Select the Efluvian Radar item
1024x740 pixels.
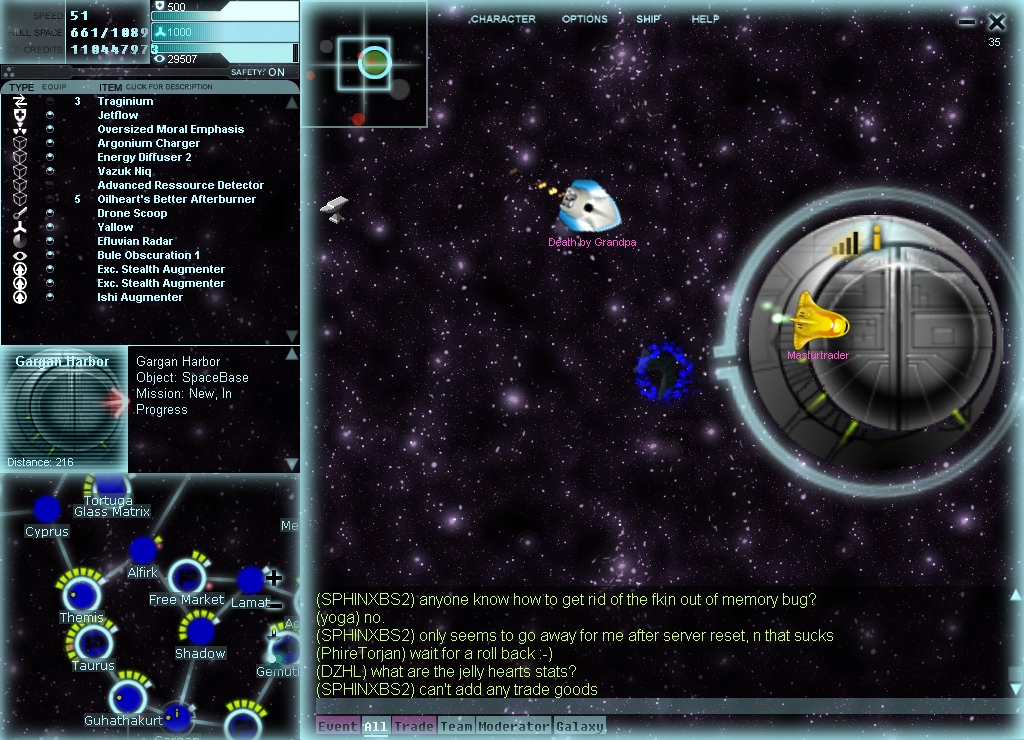tap(135, 241)
